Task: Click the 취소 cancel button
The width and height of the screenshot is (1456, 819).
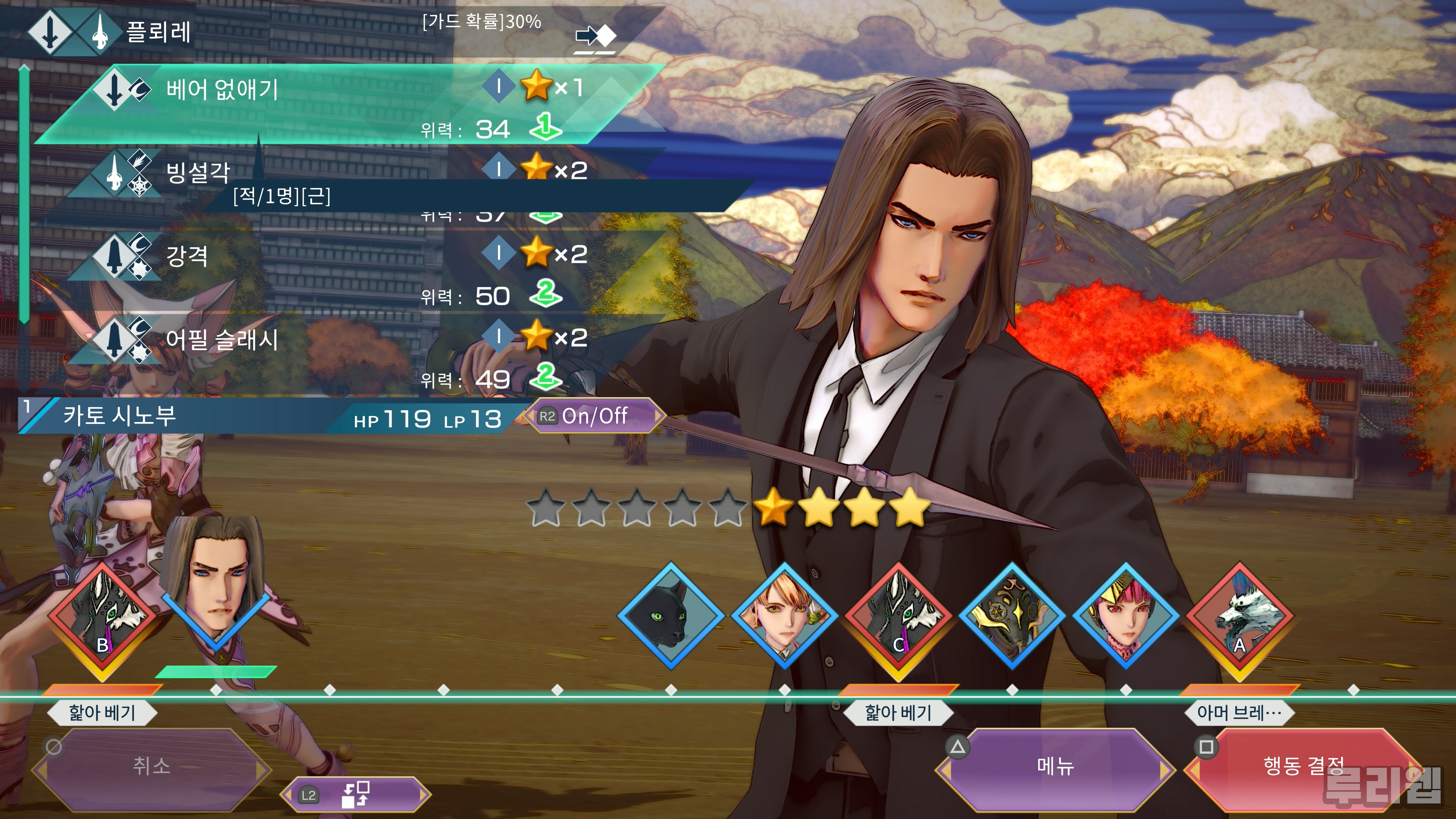Action: 151,767
